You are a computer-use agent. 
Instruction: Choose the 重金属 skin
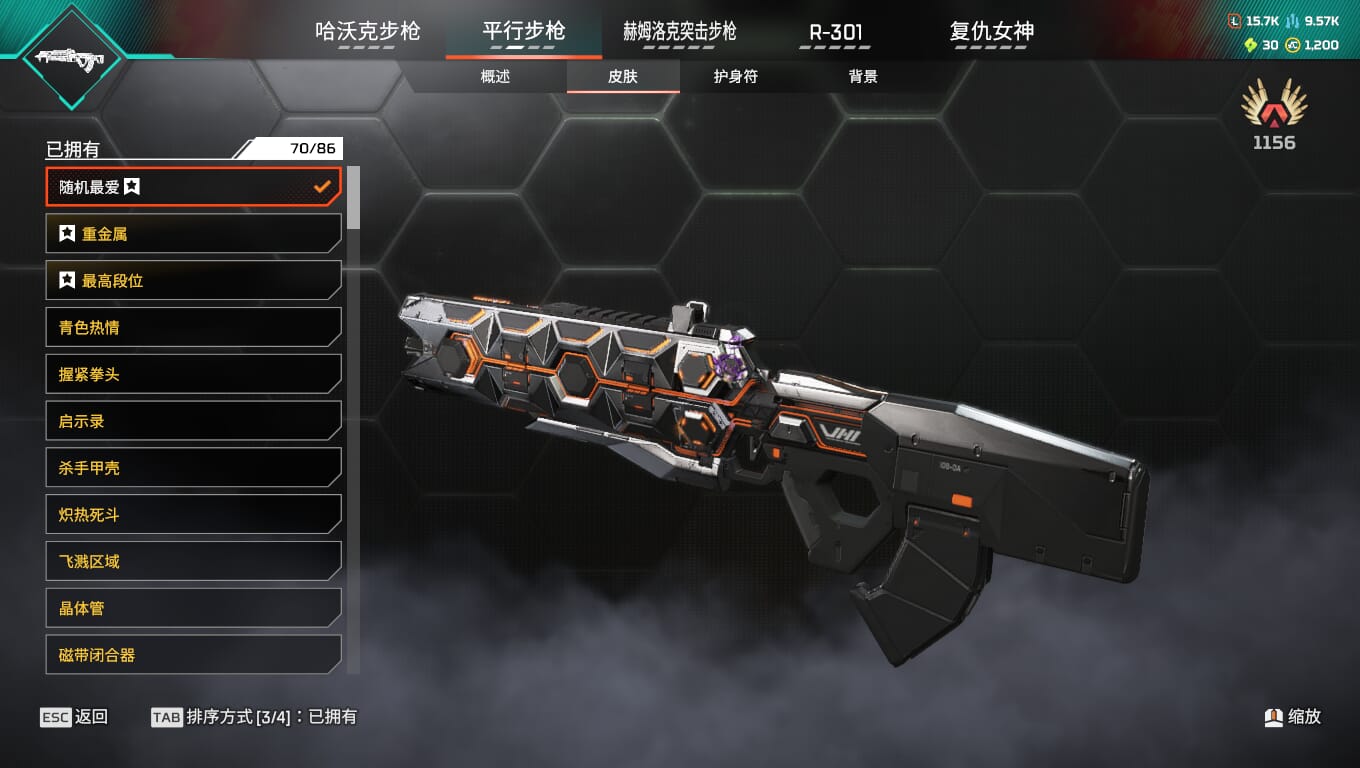tap(193, 234)
